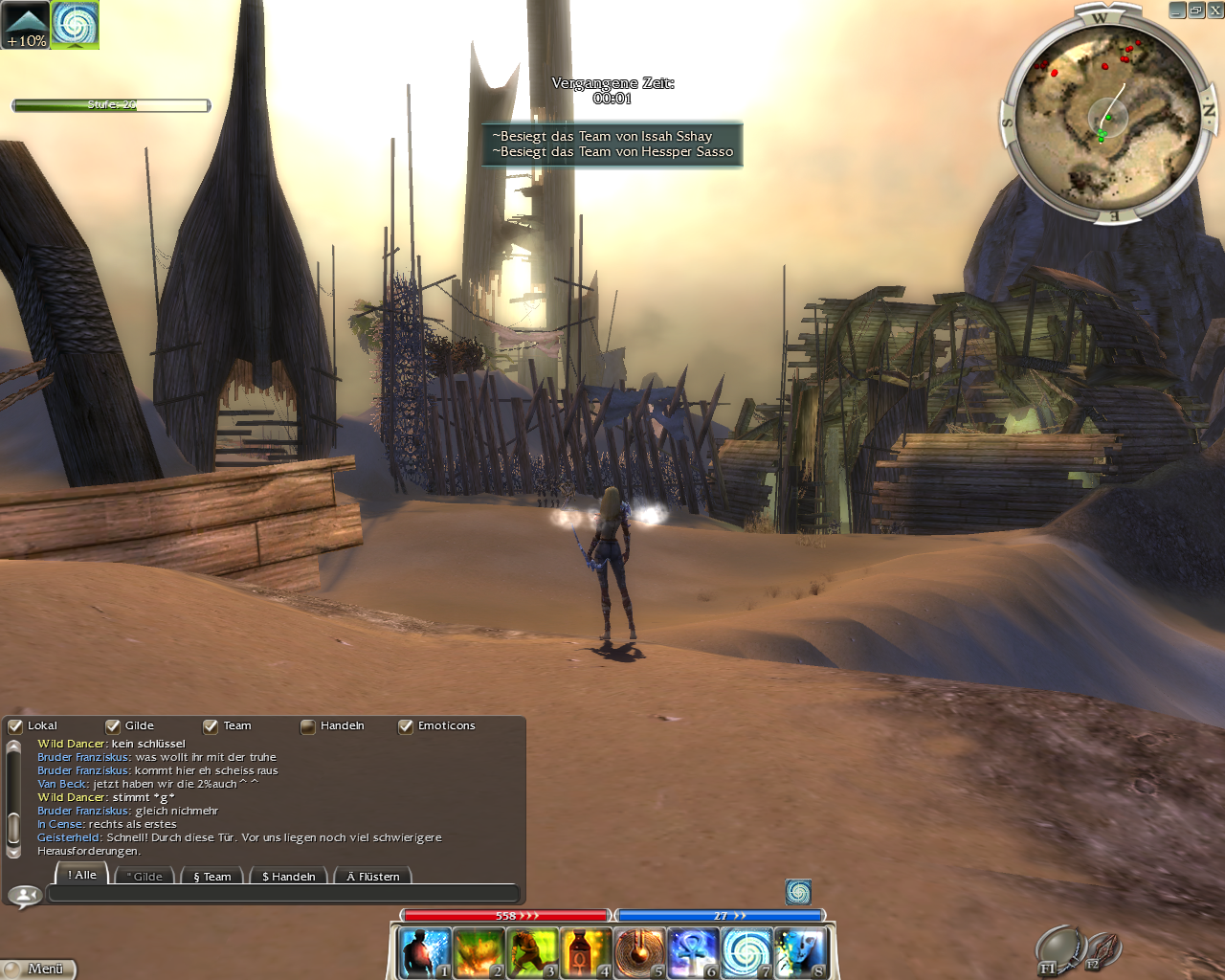Choose the Handeln chat channel tab
The image size is (1225, 980).
click(288, 876)
